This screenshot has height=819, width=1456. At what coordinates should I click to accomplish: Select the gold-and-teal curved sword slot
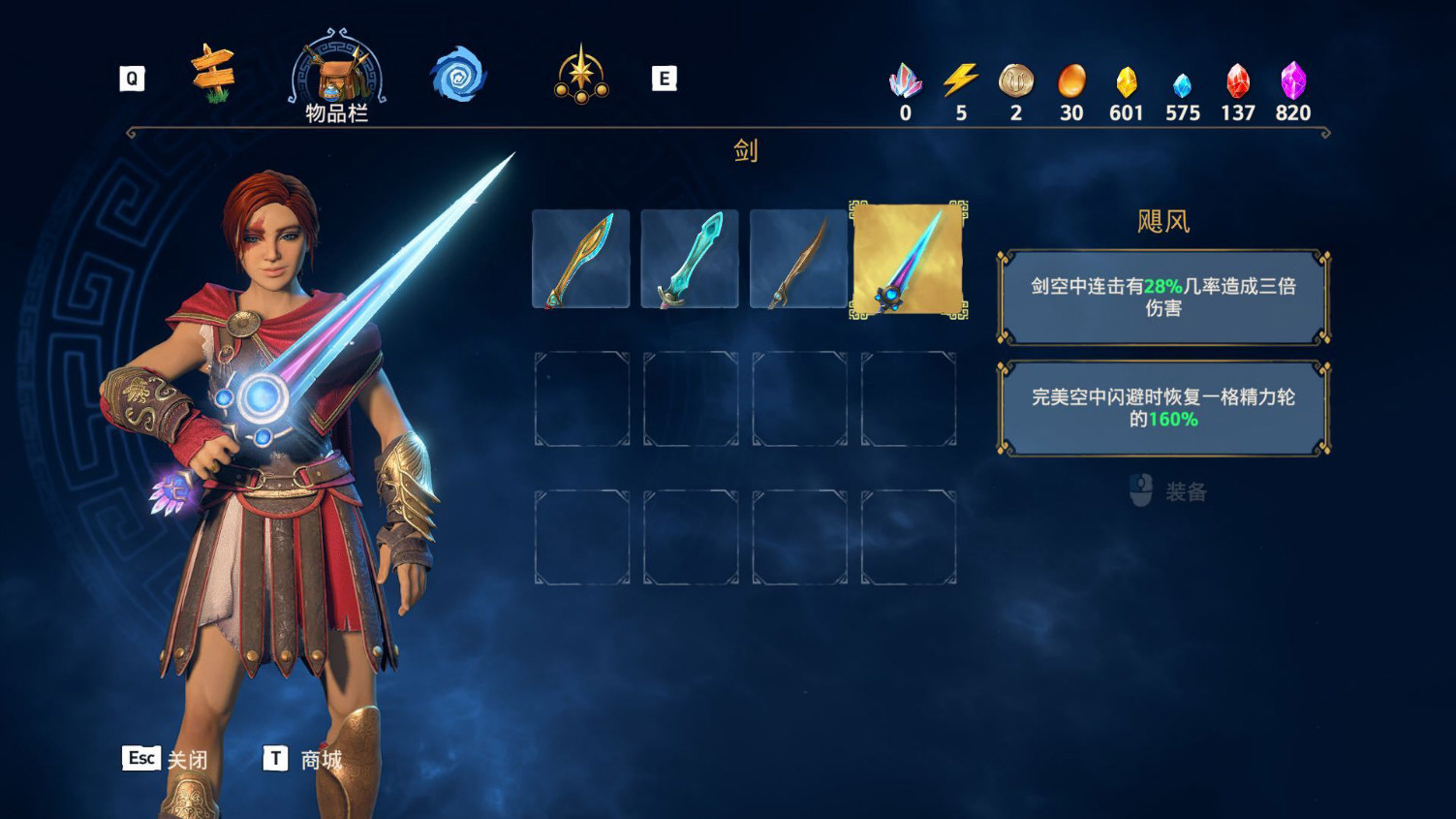(x=581, y=259)
